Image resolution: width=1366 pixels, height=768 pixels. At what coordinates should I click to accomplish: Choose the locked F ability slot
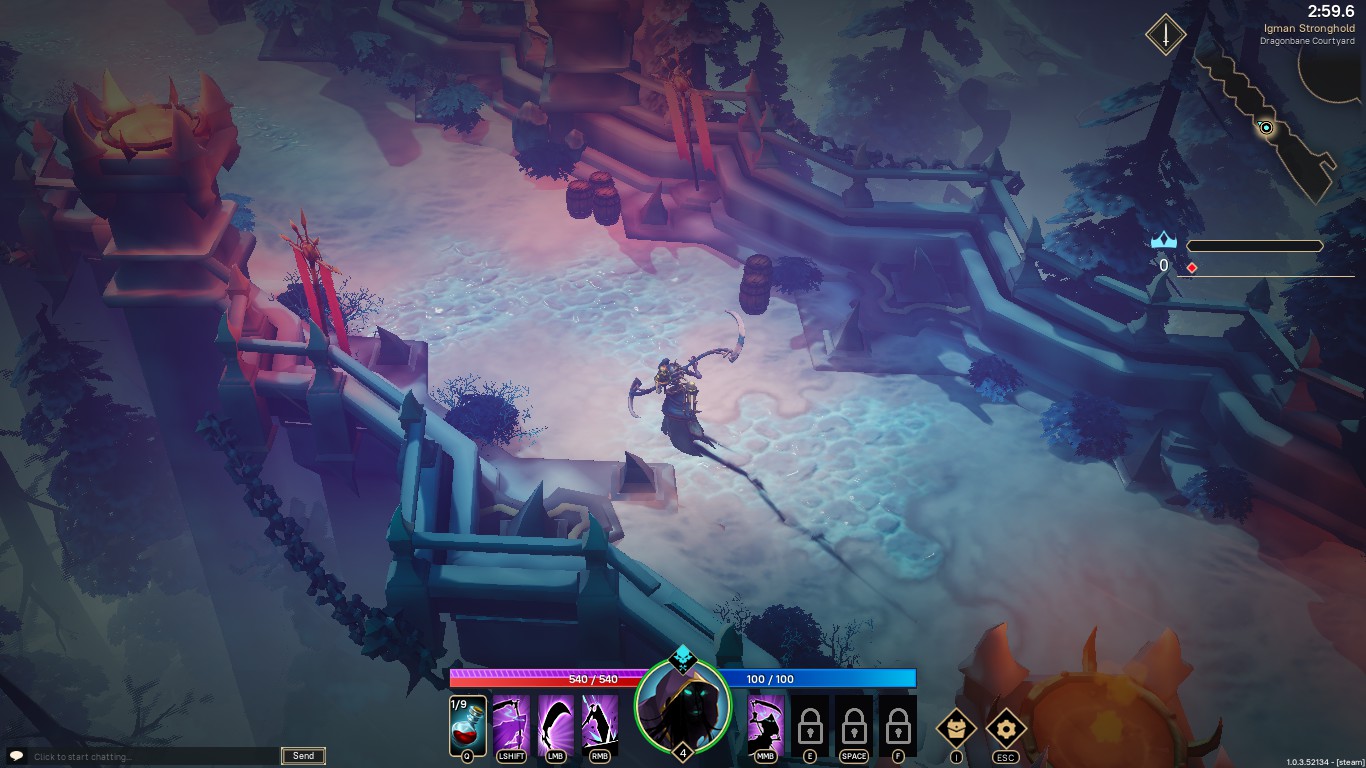[898, 724]
